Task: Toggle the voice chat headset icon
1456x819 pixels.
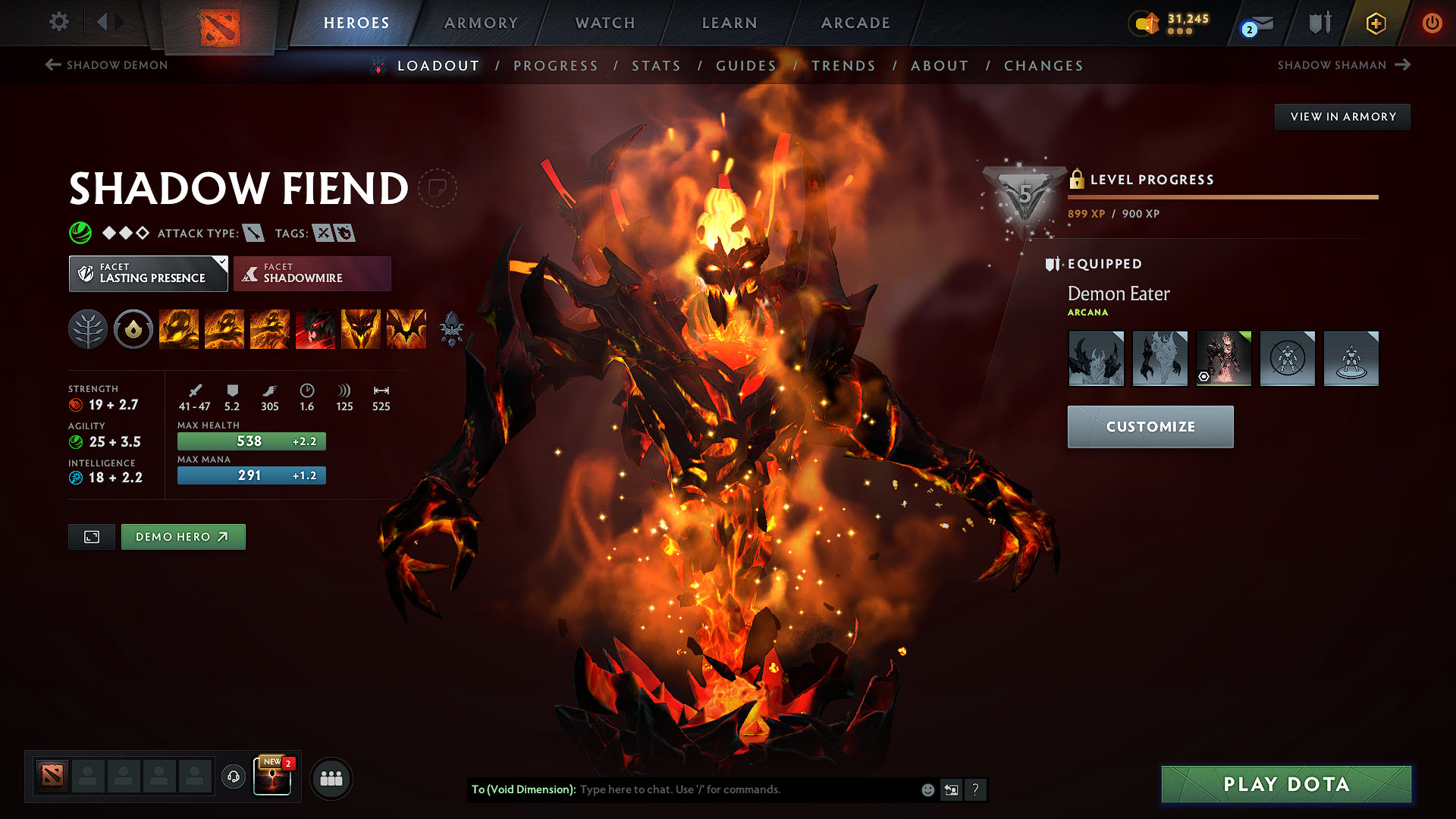Action: tap(233, 777)
